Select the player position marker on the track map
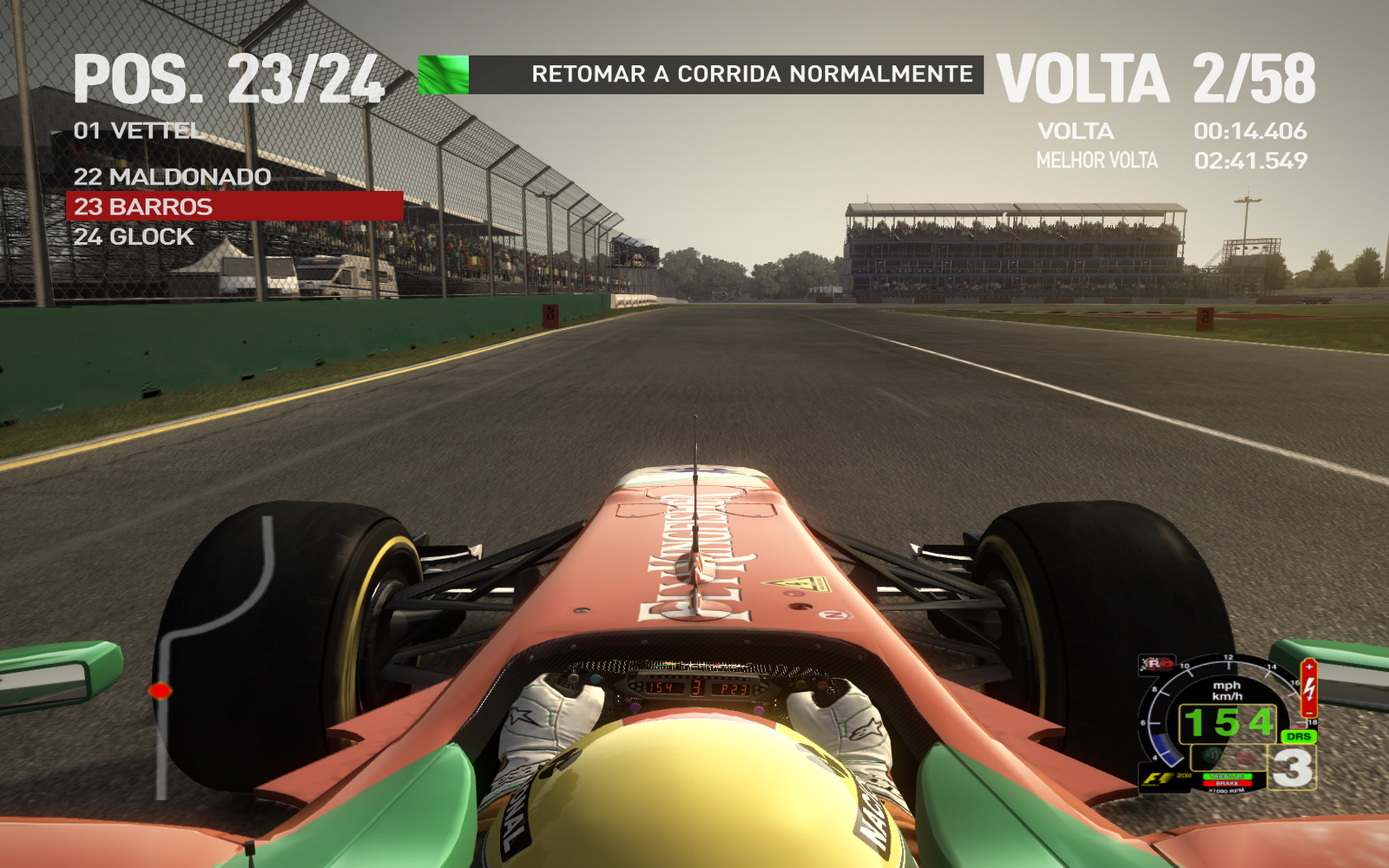Viewport: 1389px width, 868px height. 161,690
